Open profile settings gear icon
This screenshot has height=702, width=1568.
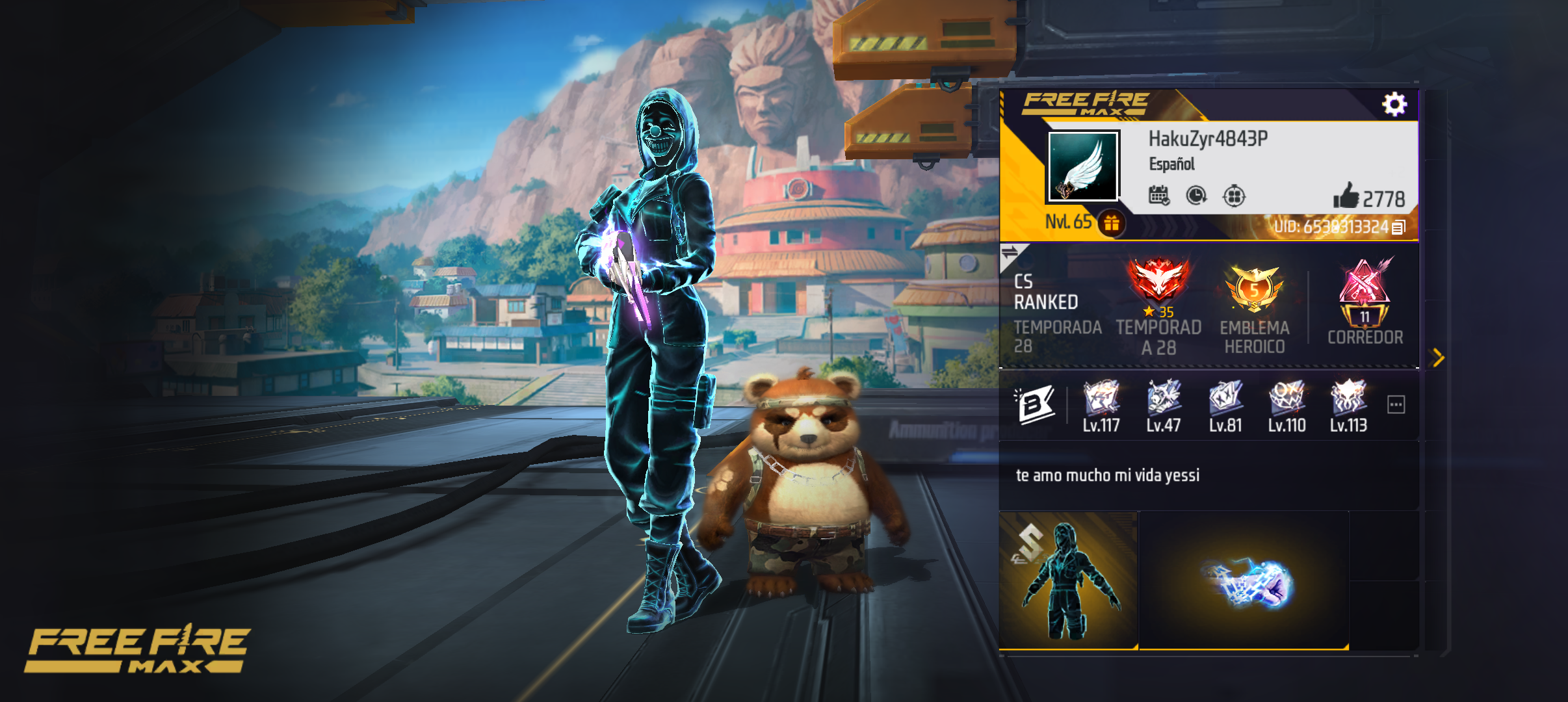coord(1394,104)
